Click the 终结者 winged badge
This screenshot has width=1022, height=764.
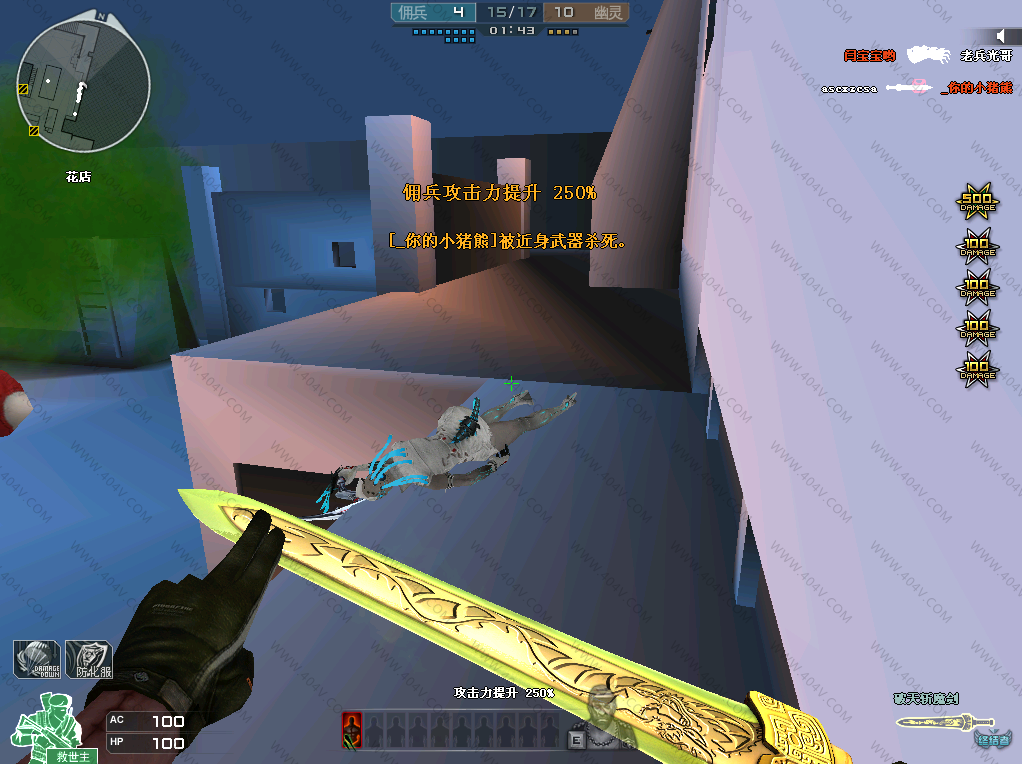tap(991, 738)
